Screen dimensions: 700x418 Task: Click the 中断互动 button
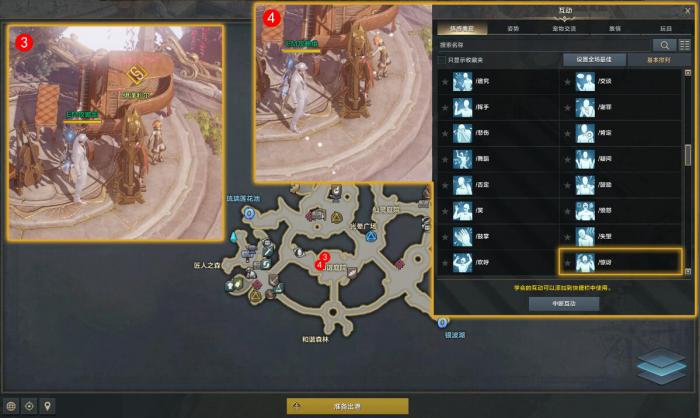point(563,303)
